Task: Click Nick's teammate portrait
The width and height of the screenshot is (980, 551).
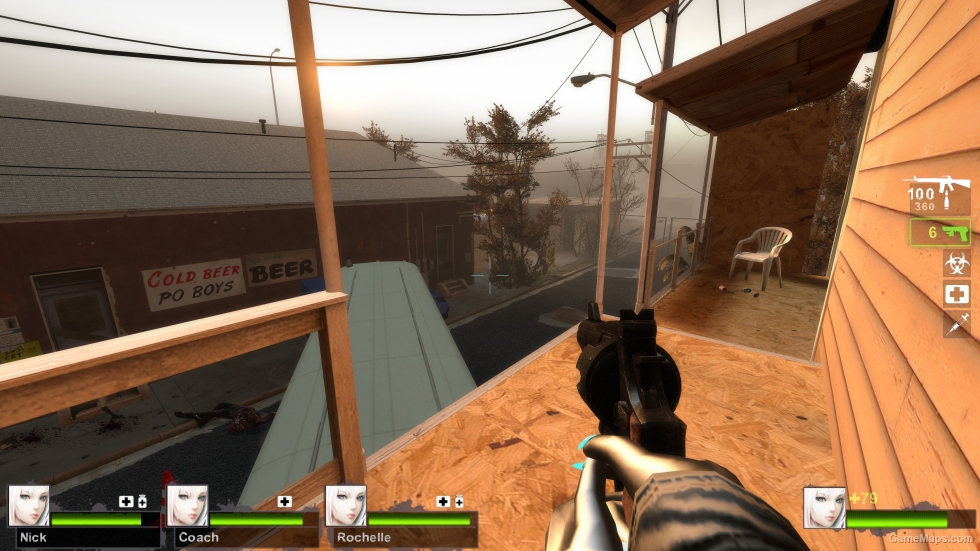Action: click(x=29, y=506)
